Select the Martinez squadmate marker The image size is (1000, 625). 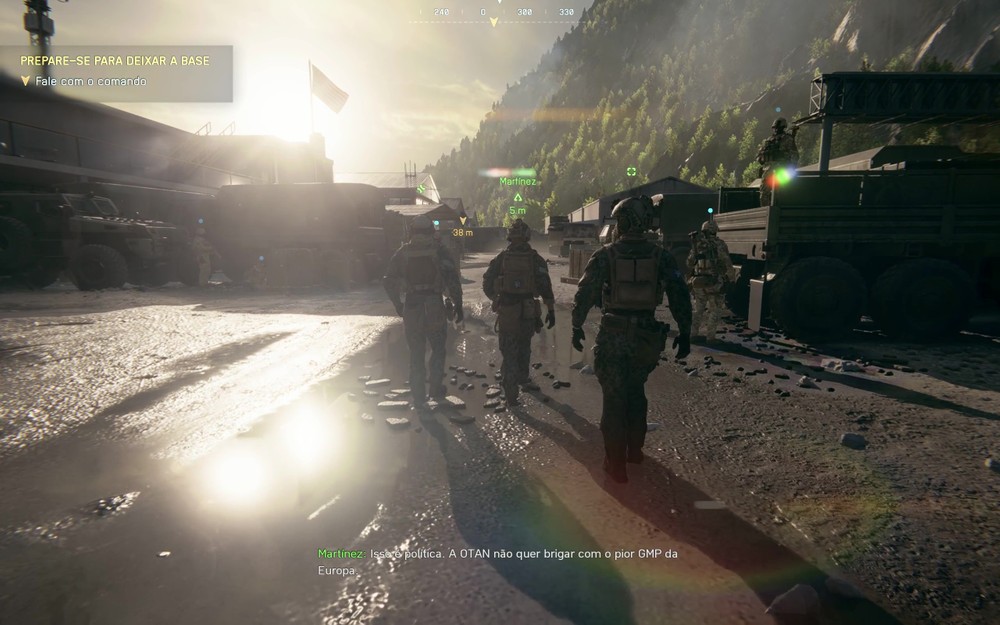(x=518, y=196)
